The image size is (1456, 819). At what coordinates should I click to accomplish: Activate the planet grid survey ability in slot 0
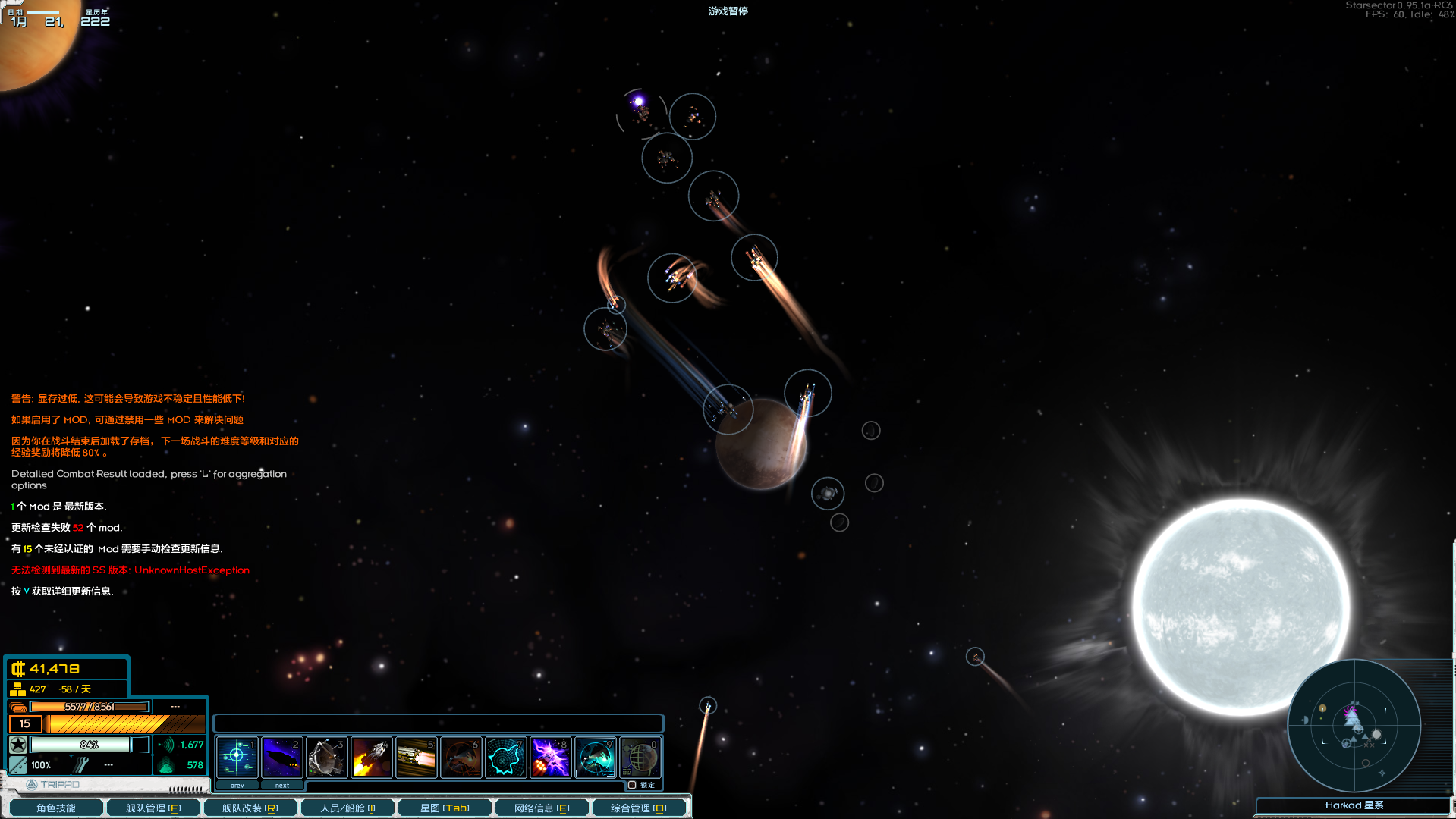(640, 756)
